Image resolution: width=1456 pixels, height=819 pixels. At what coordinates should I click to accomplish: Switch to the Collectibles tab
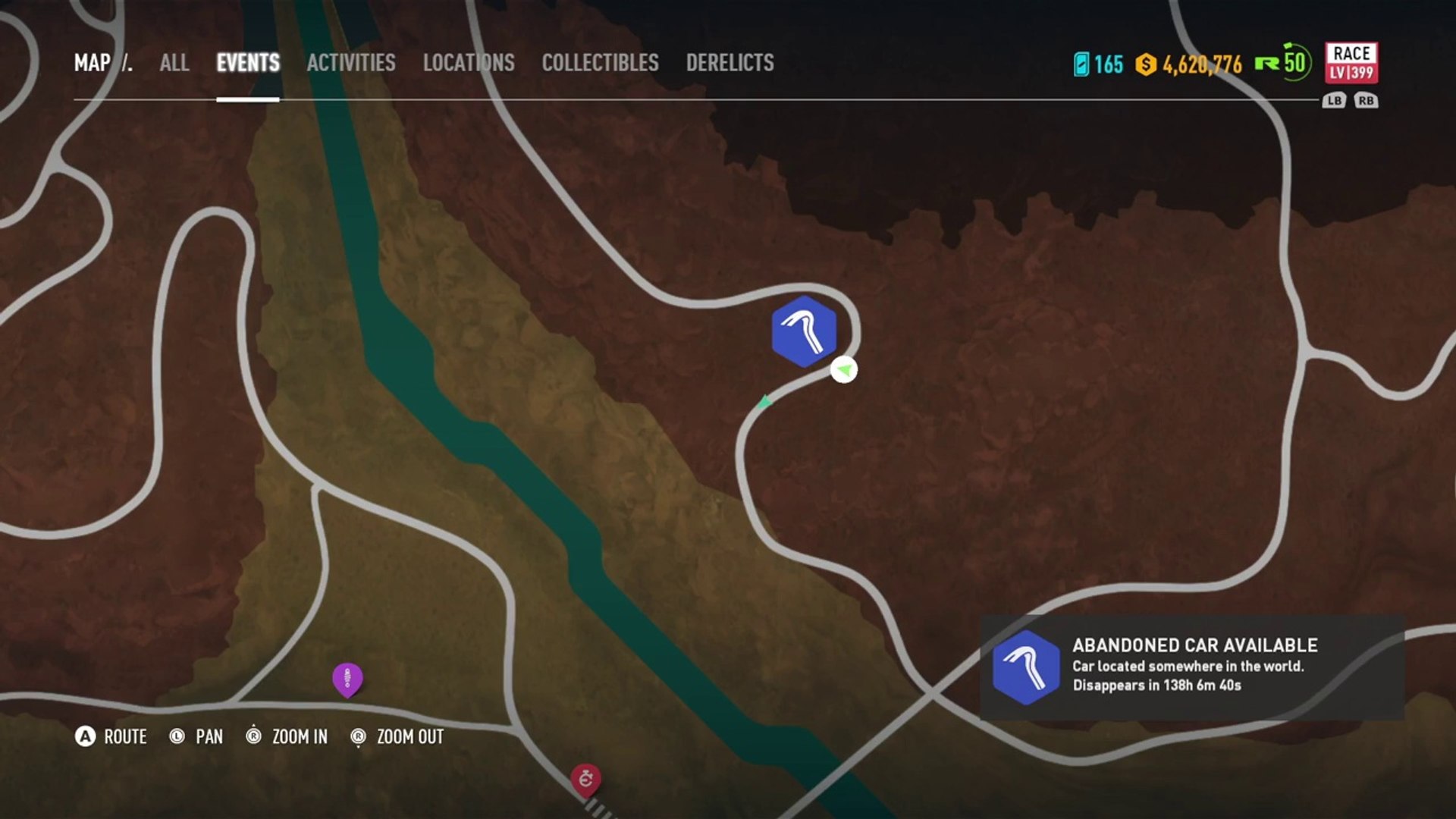coord(600,63)
